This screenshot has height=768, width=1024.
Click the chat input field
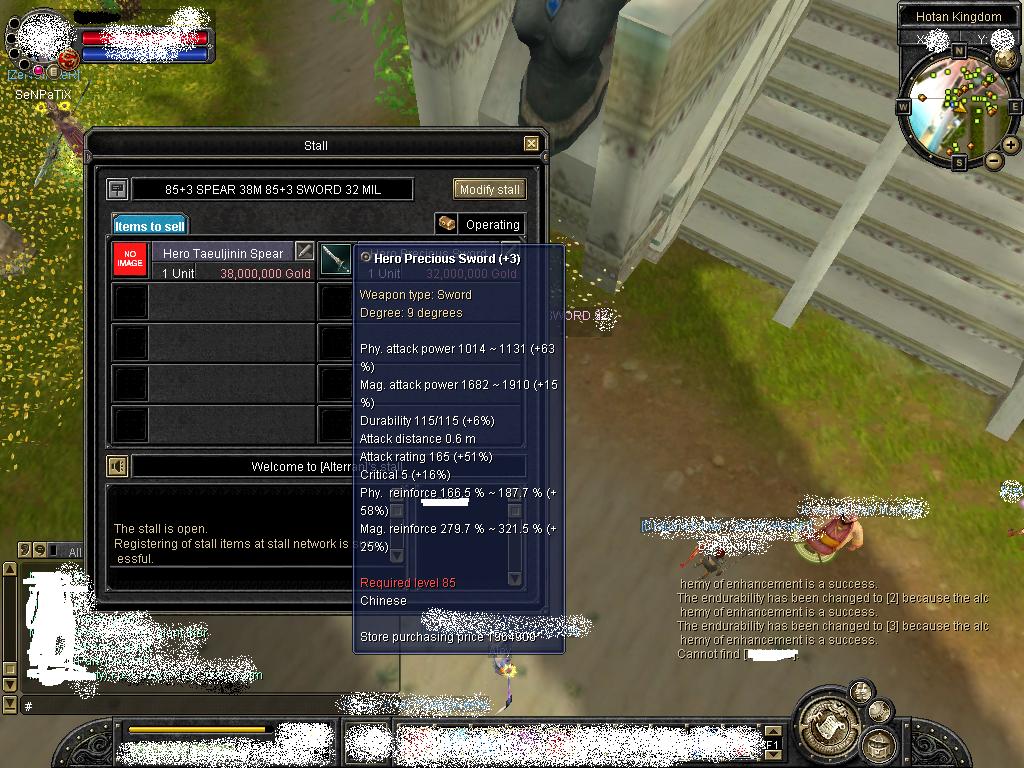click(200, 705)
